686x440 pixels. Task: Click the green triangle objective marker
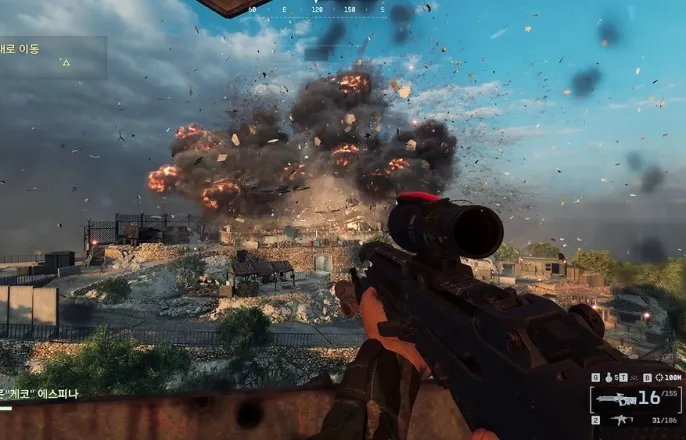pyautogui.click(x=66, y=63)
